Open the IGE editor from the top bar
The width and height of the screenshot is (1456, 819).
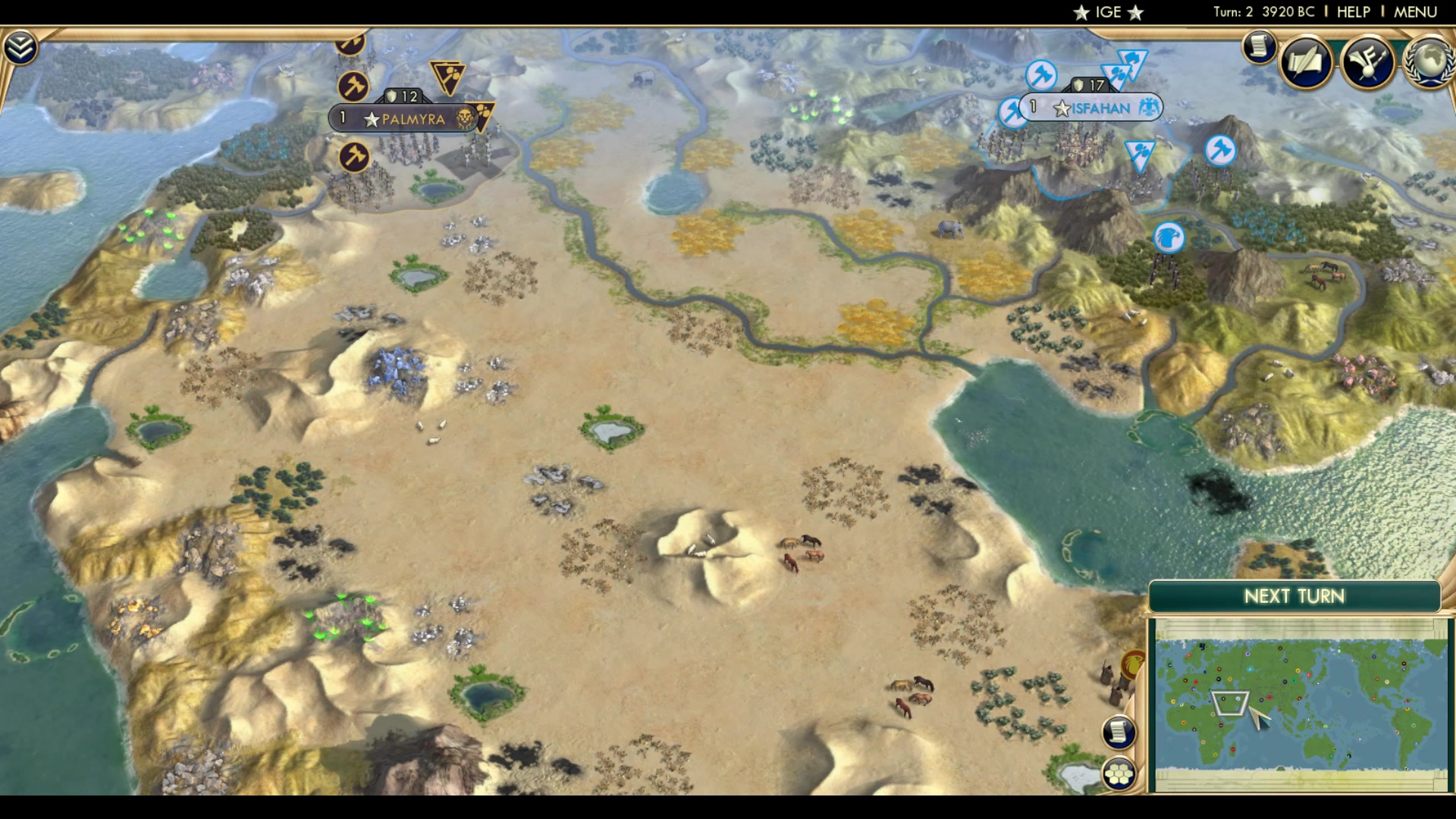click(x=1107, y=12)
